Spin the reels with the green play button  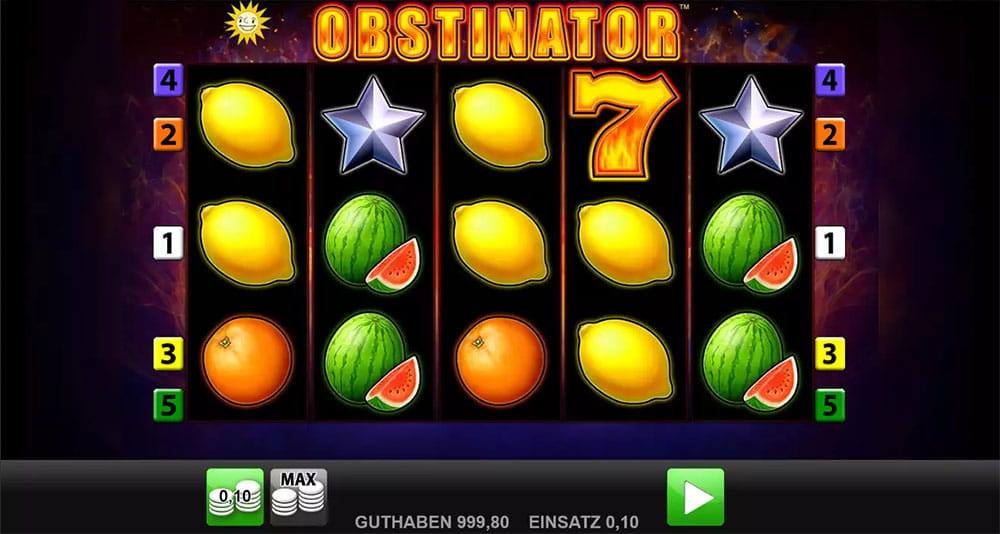coord(695,496)
